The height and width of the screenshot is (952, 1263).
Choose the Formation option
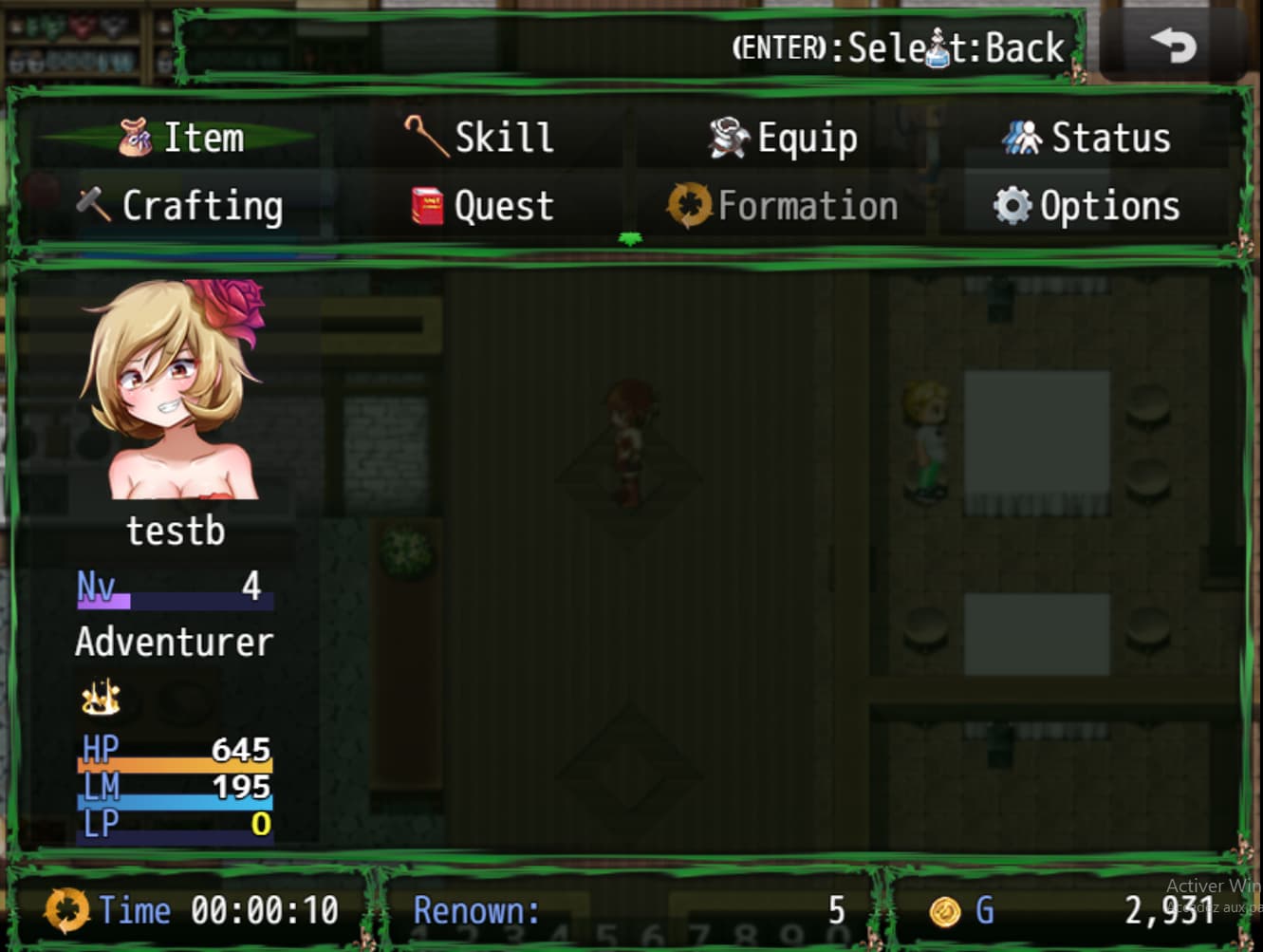click(784, 206)
